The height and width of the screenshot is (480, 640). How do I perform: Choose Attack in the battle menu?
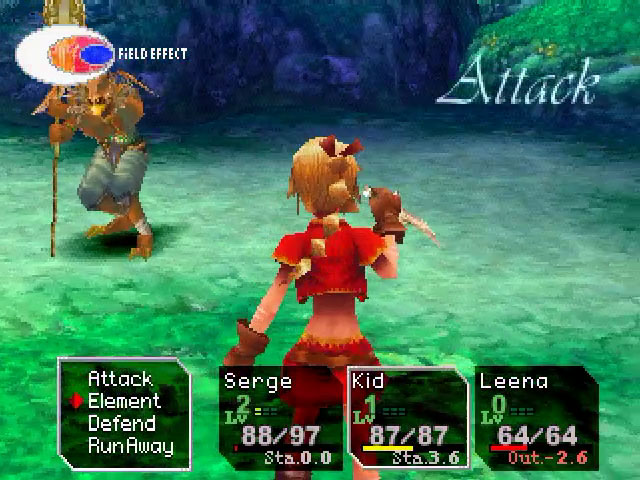coord(120,379)
